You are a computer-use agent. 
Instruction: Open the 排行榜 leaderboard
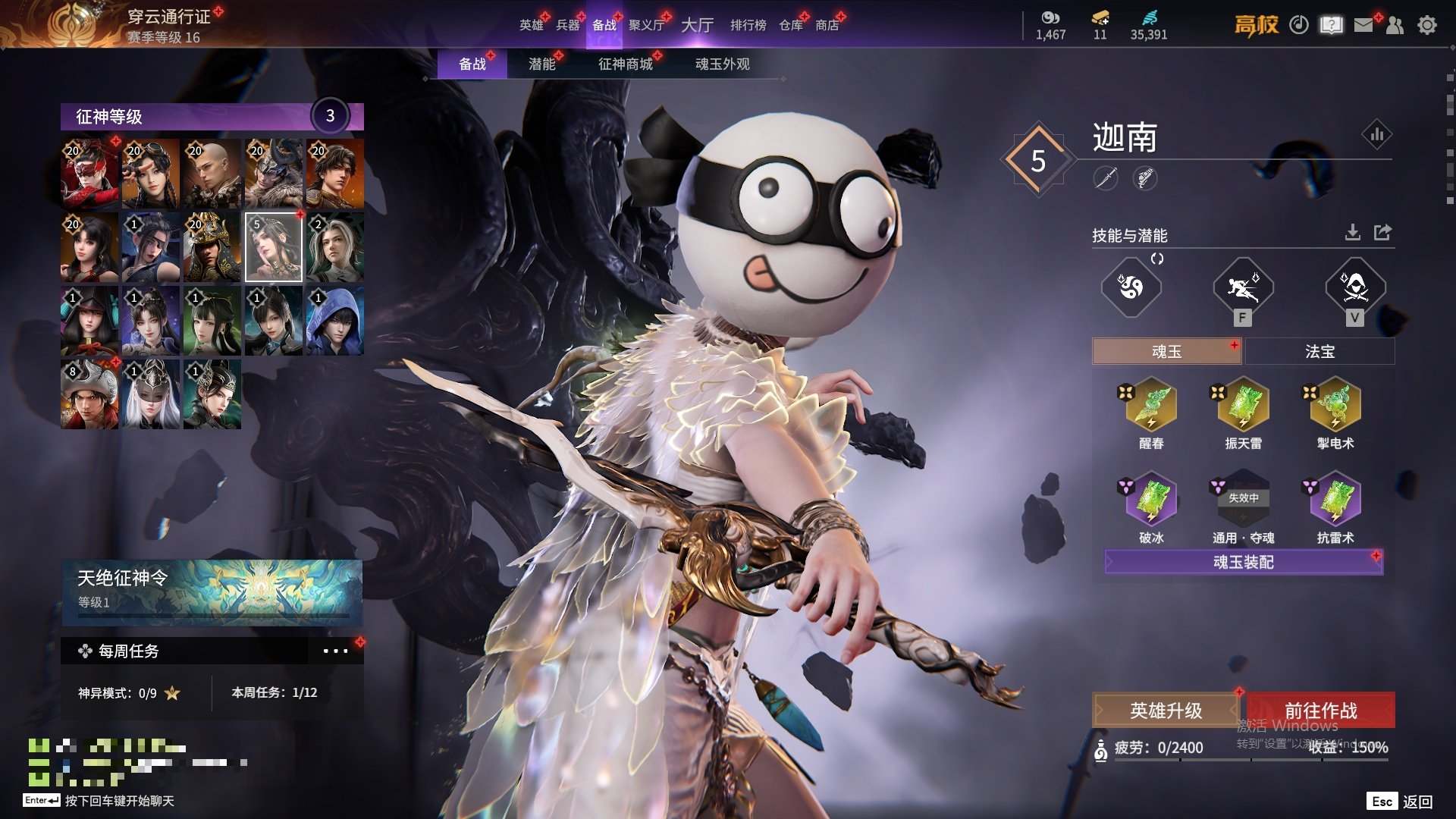click(x=748, y=25)
